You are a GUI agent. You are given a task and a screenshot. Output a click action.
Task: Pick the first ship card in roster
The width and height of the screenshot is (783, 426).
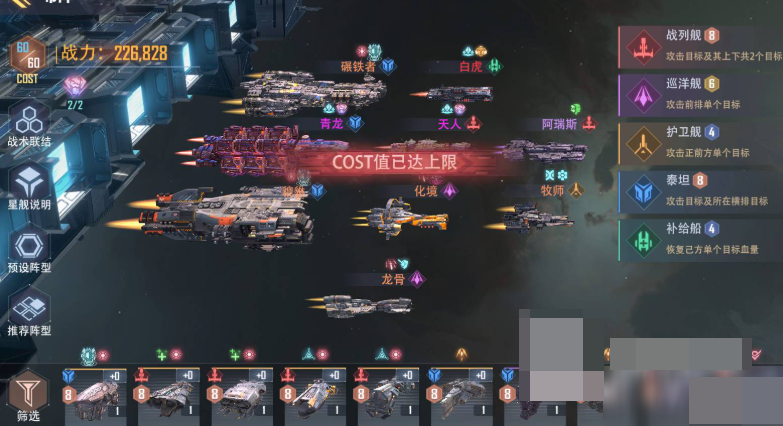pyautogui.click(x=96, y=393)
